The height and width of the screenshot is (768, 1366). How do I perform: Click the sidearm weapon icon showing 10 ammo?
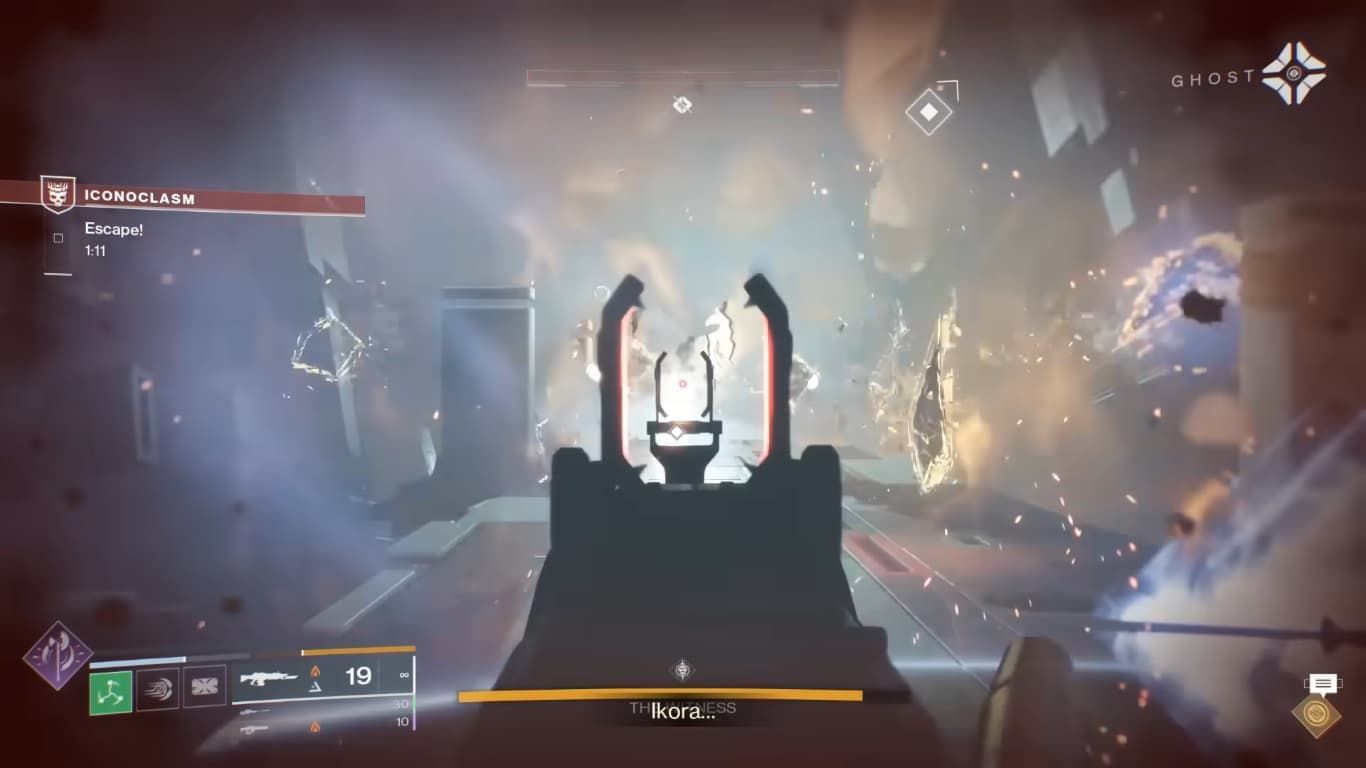pos(253,730)
